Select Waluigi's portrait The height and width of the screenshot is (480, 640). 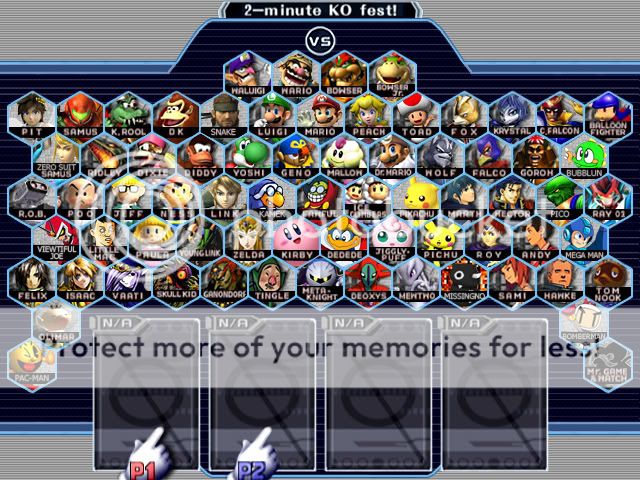248,72
